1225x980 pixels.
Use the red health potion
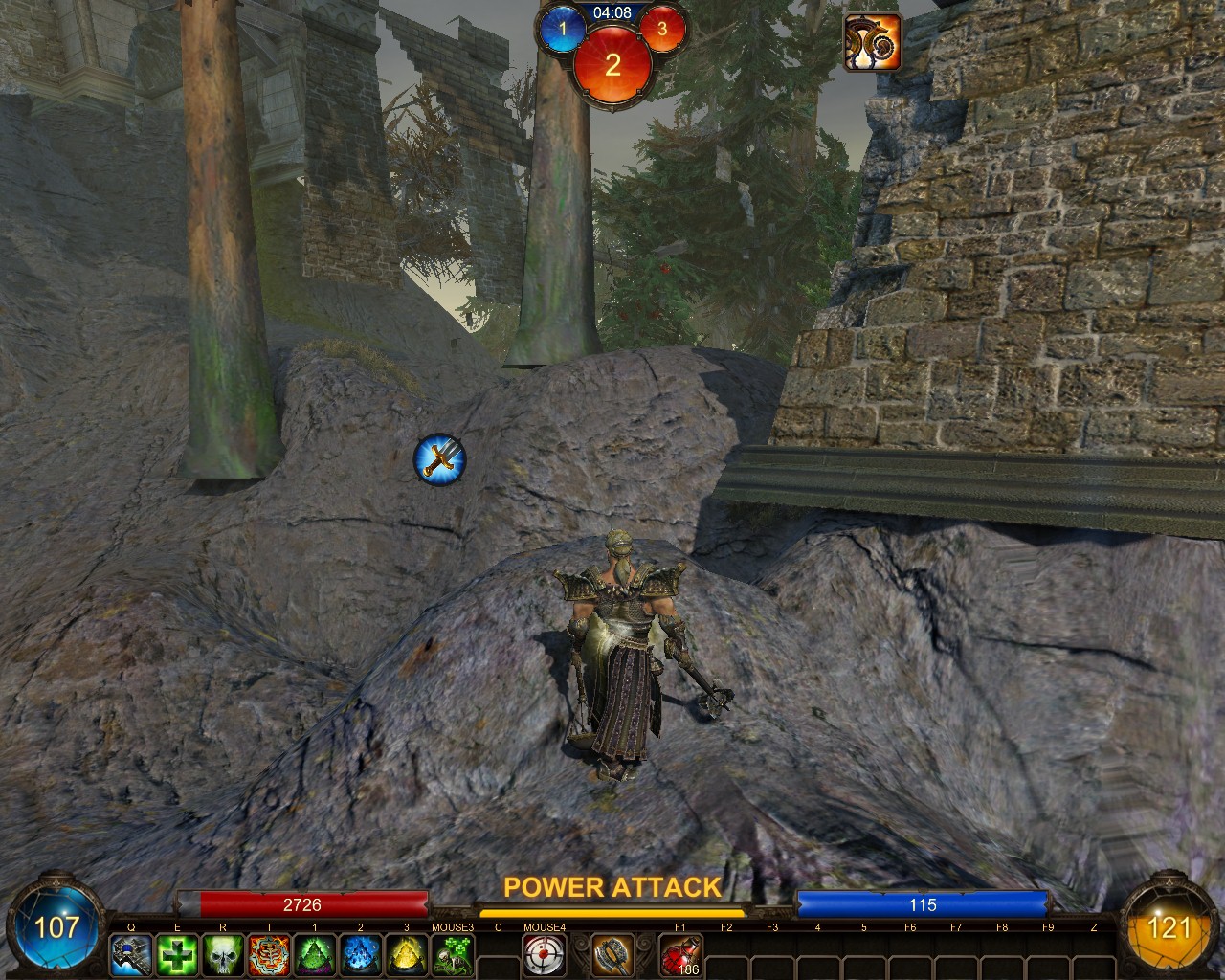[x=680, y=954]
